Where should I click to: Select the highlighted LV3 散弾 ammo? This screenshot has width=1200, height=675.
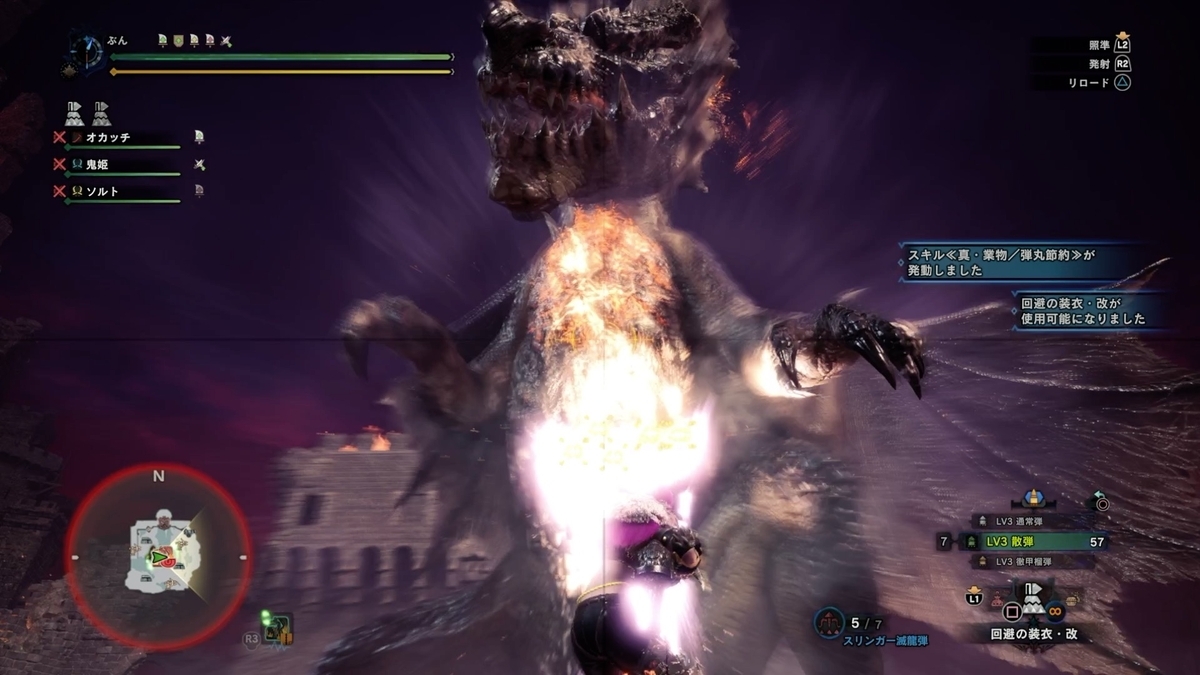(x=1030, y=541)
